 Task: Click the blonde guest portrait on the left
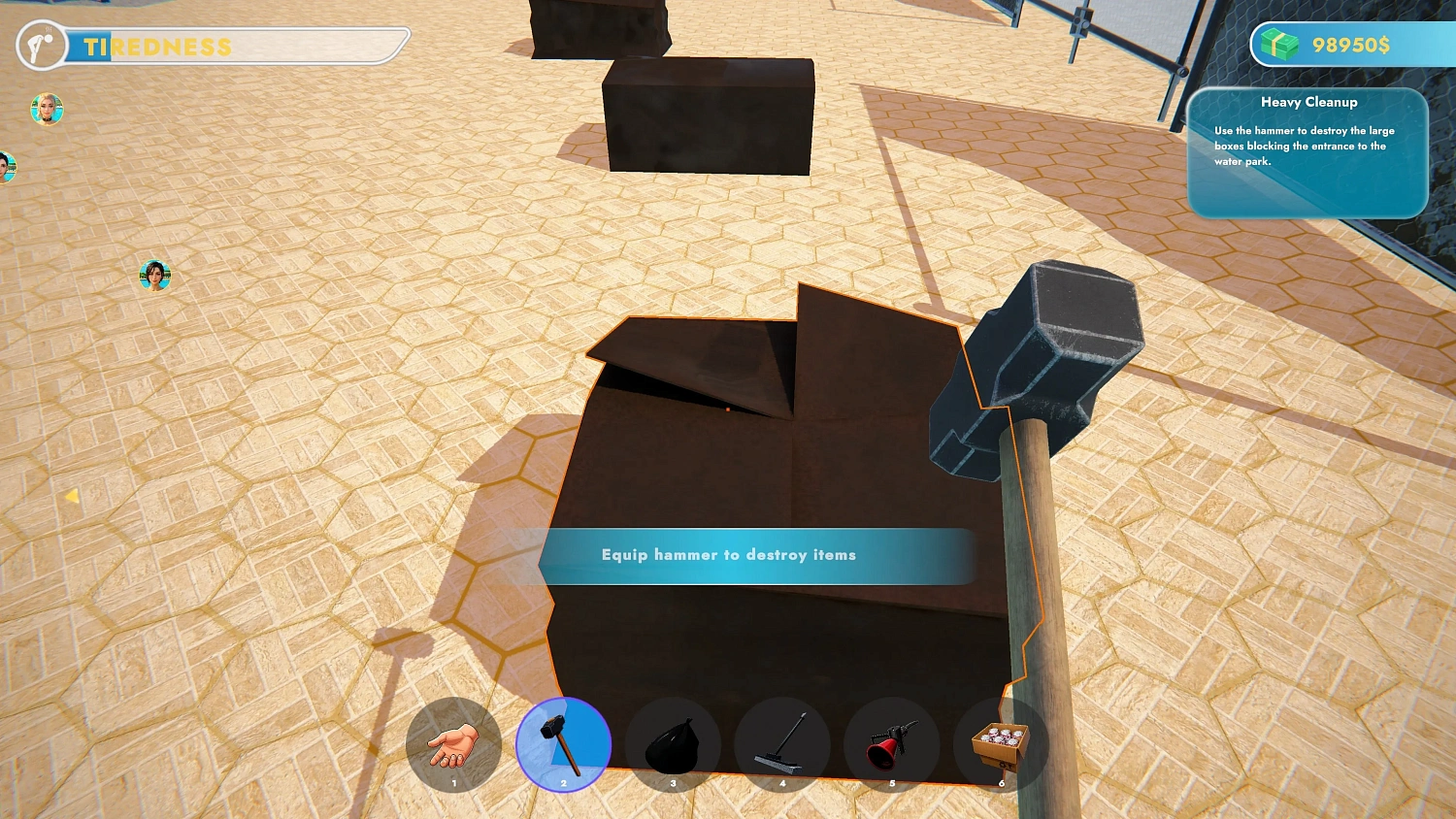[47, 110]
